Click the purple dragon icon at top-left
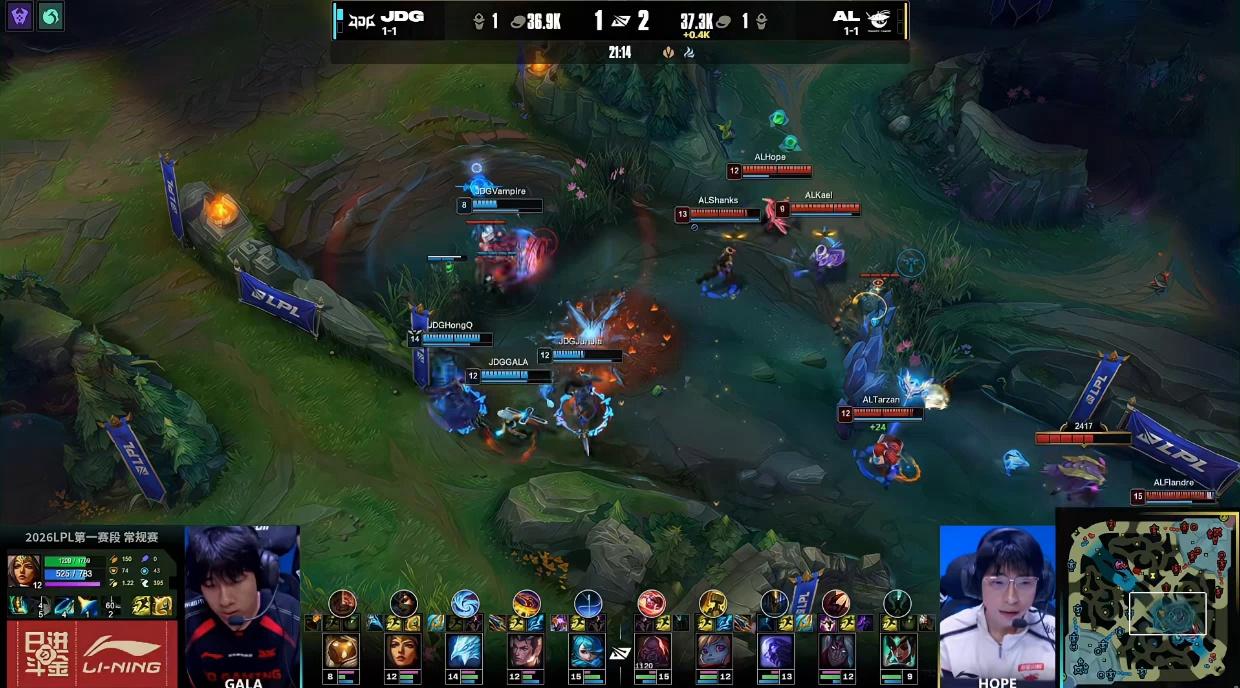The image size is (1240, 688). tap(19, 15)
